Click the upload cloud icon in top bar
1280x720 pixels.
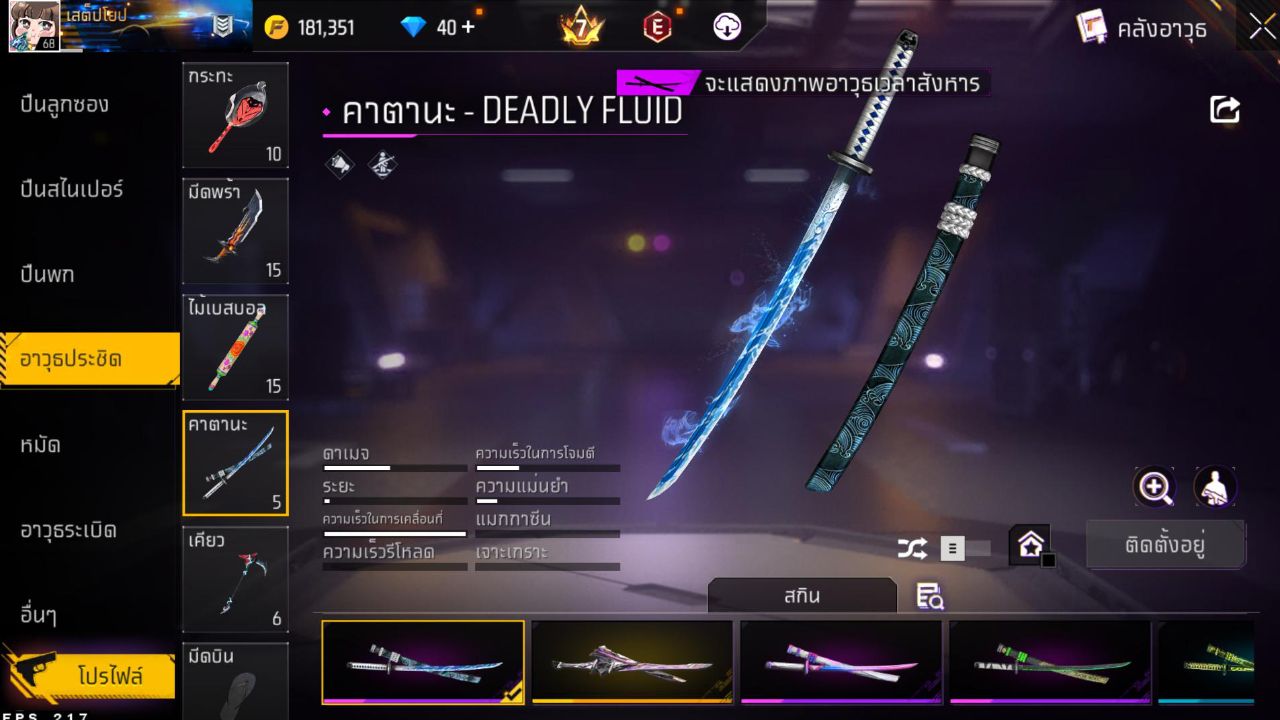coord(727,27)
